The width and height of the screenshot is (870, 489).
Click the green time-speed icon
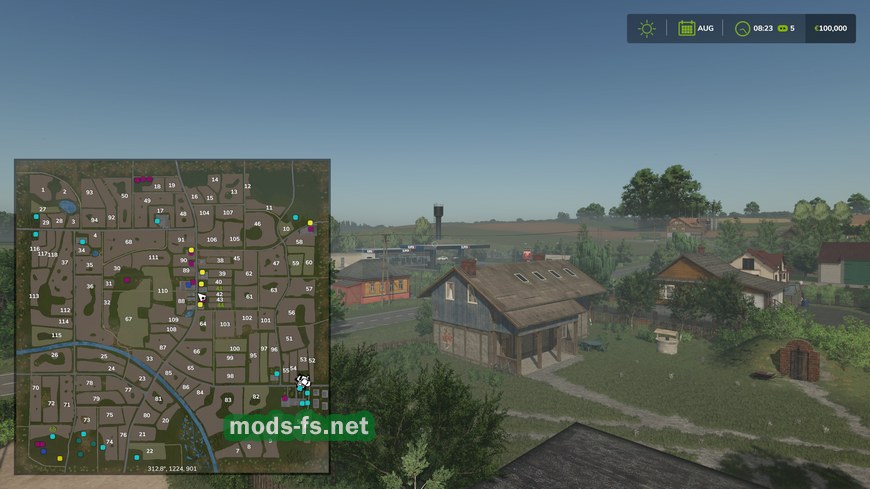click(x=780, y=28)
